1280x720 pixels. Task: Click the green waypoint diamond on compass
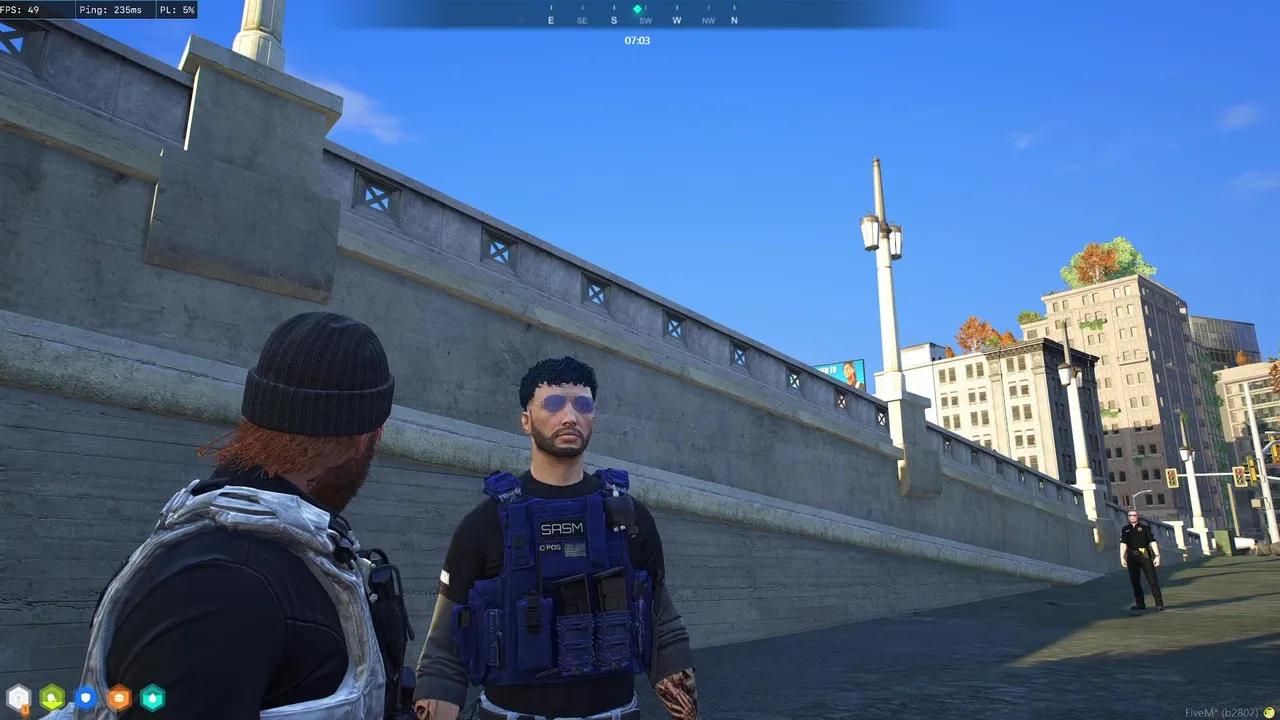(637, 8)
